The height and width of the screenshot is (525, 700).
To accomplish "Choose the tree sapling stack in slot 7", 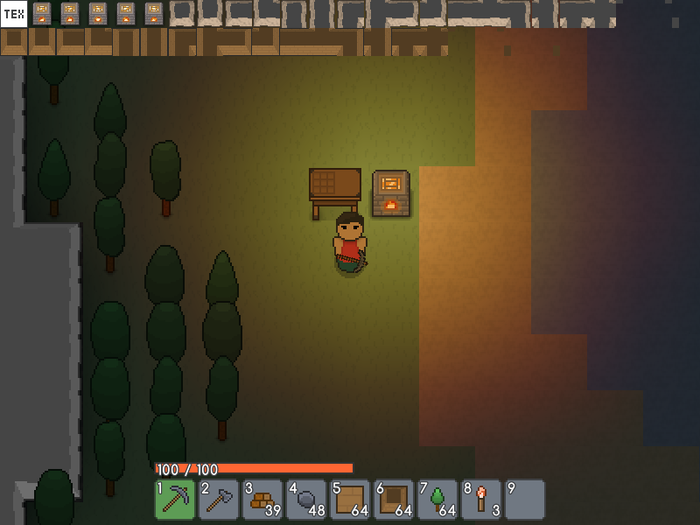I will tap(437, 499).
